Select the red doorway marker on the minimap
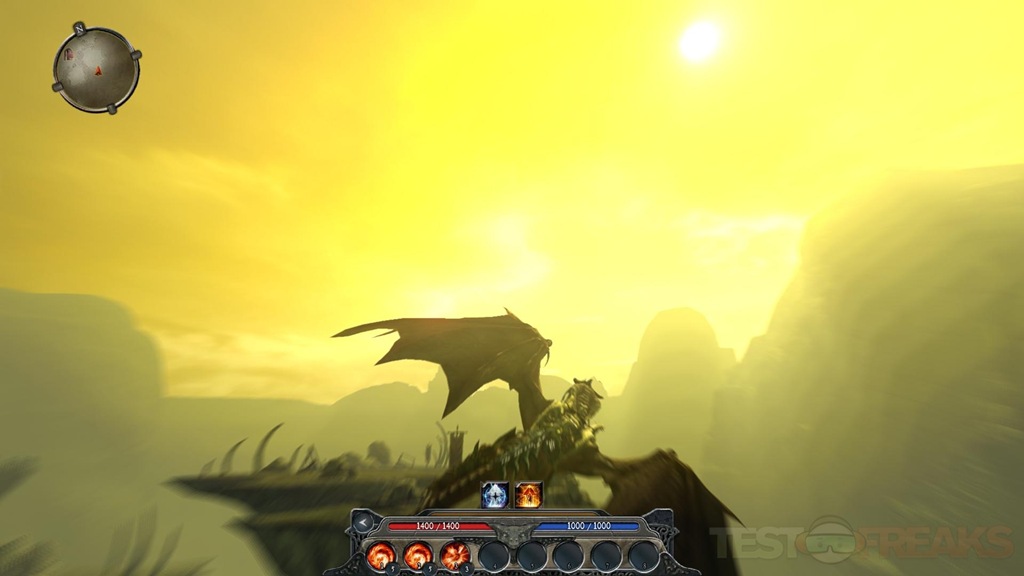 click(70, 54)
